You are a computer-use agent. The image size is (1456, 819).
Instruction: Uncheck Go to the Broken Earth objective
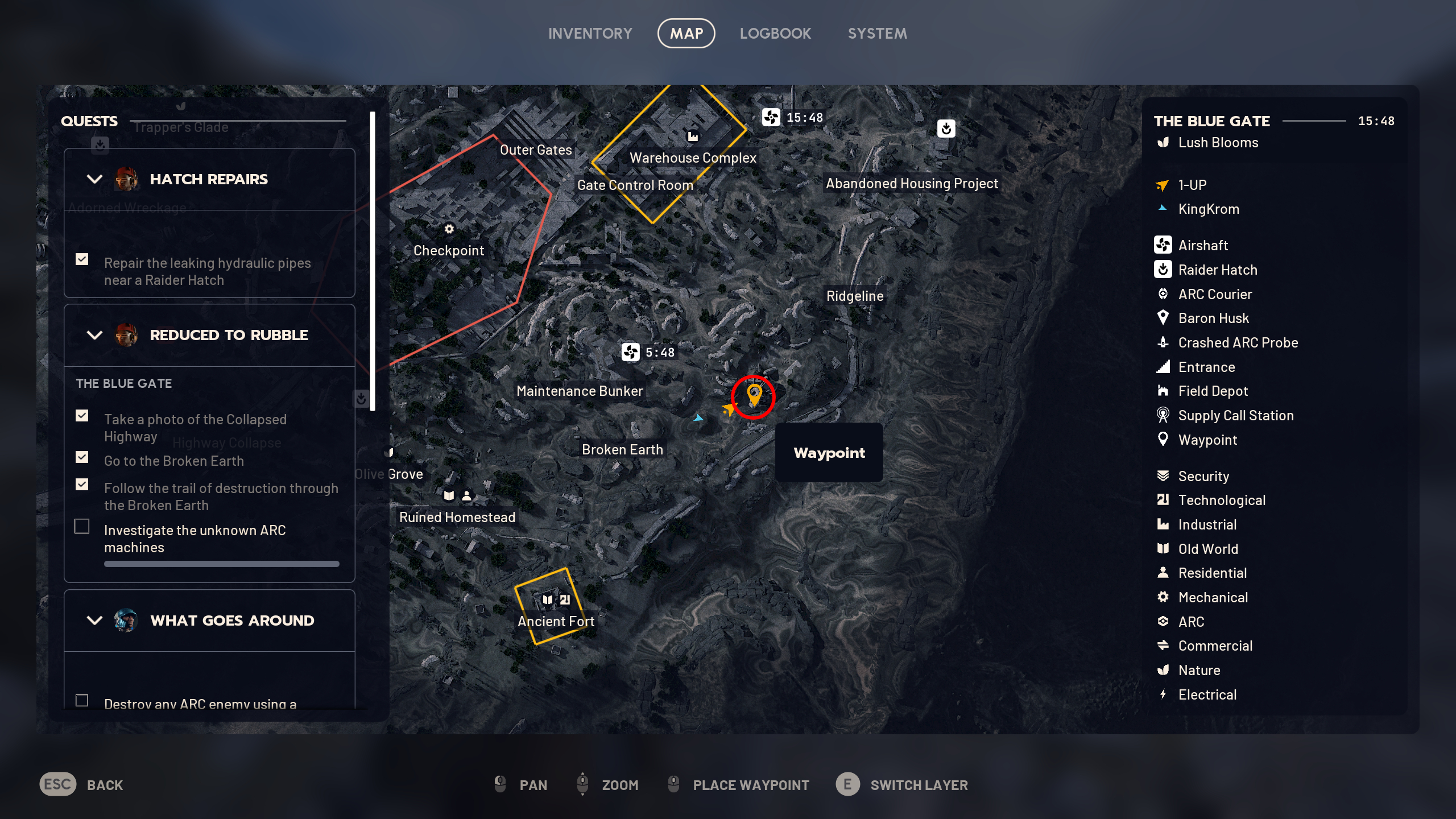pyautogui.click(x=82, y=457)
